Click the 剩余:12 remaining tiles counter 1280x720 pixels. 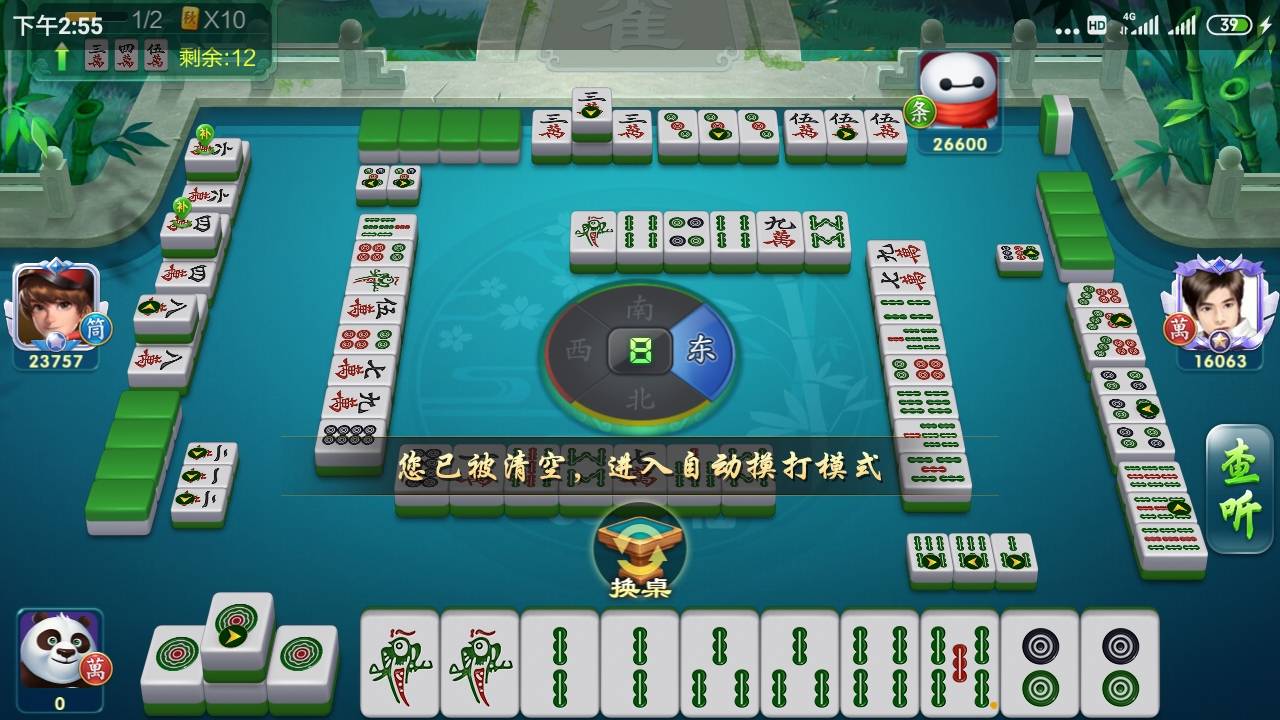click(x=218, y=57)
